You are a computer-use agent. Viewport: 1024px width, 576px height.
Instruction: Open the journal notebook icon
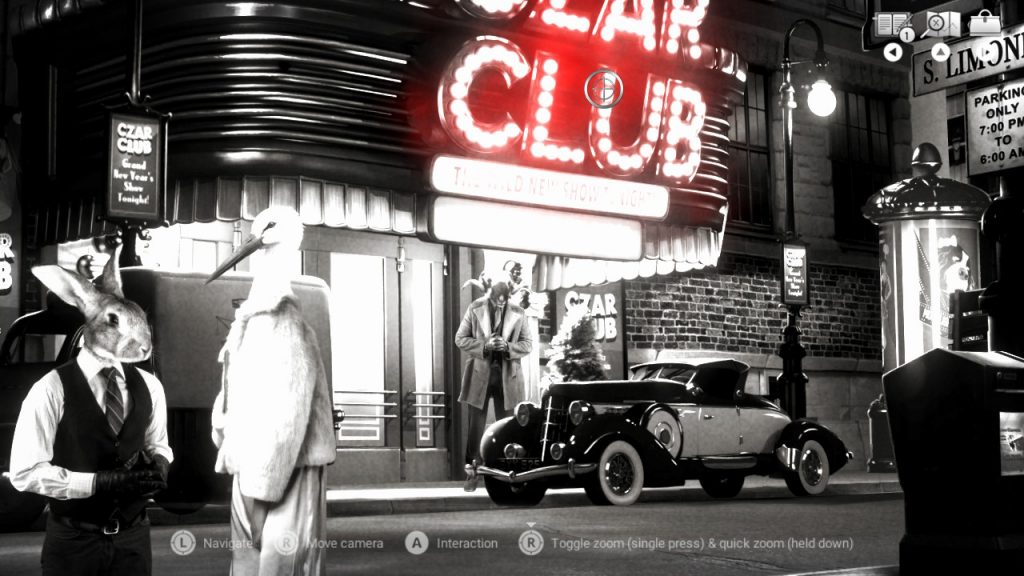[892, 23]
